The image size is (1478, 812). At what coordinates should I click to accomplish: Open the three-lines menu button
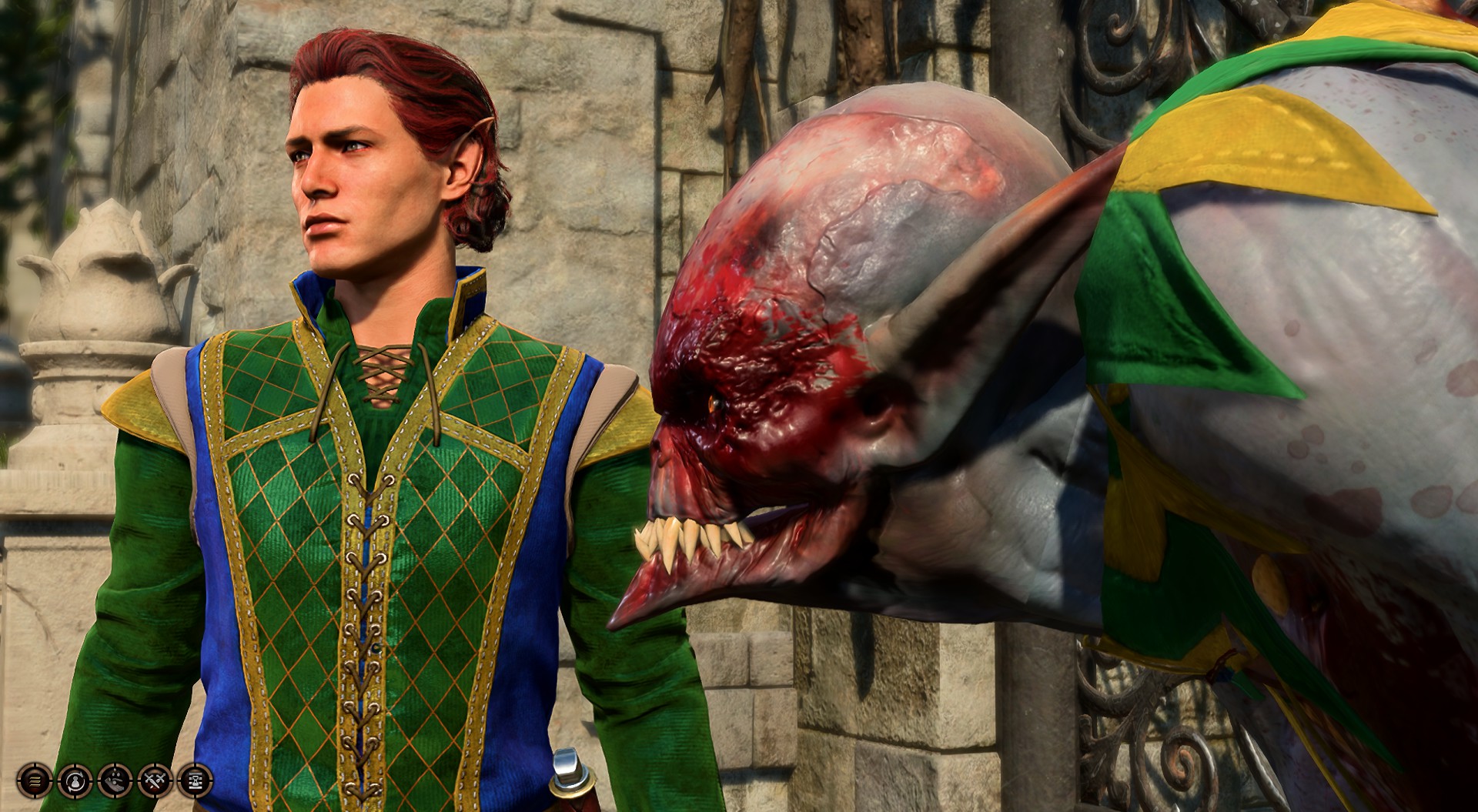click(35, 781)
